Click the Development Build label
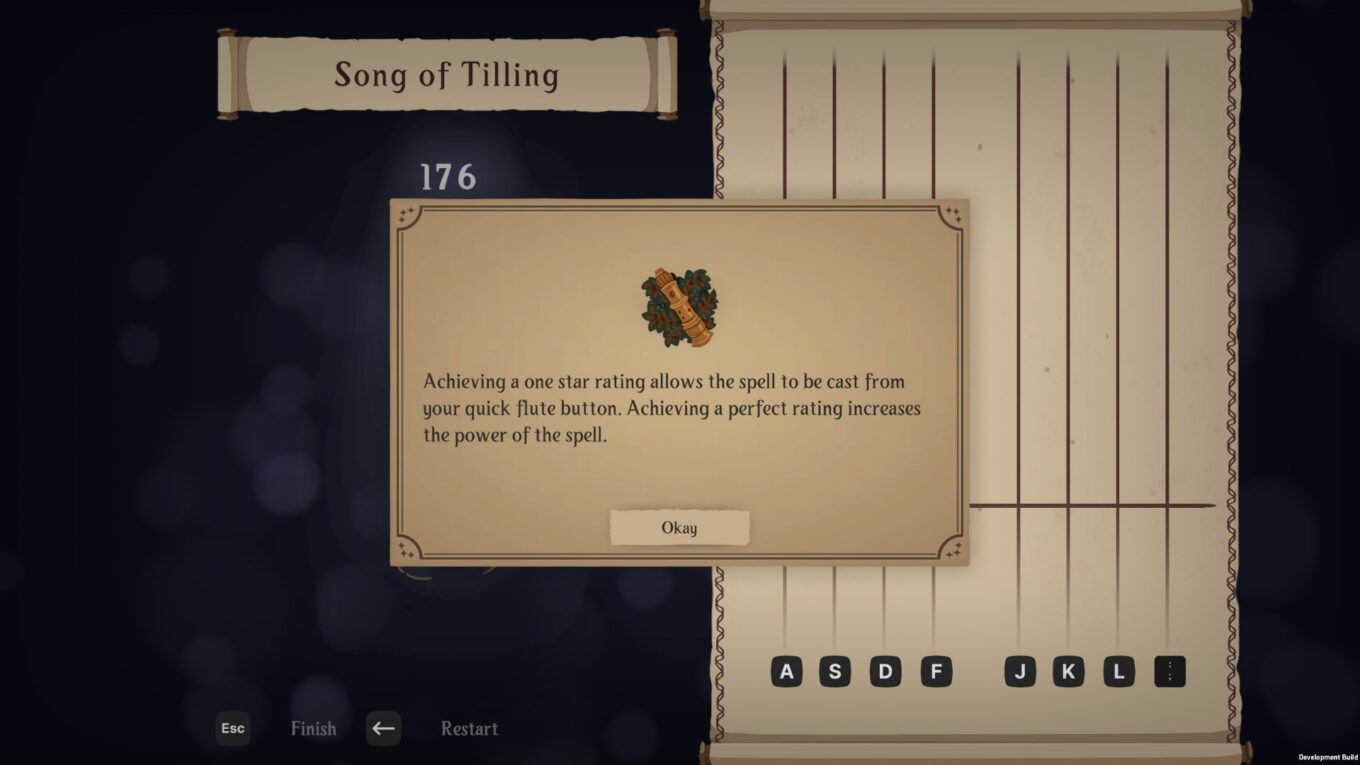Viewport: 1360px width, 765px height. pyautogui.click(x=1329, y=757)
